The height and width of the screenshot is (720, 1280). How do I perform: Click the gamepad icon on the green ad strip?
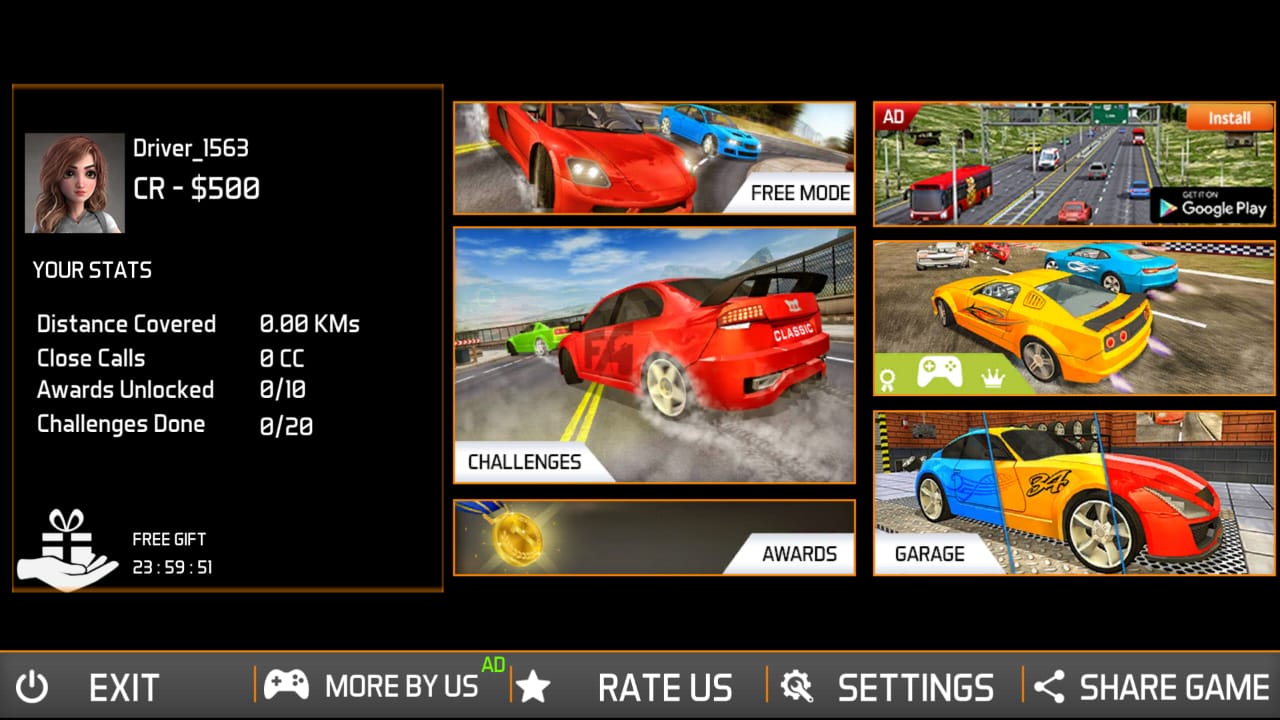coord(939,372)
